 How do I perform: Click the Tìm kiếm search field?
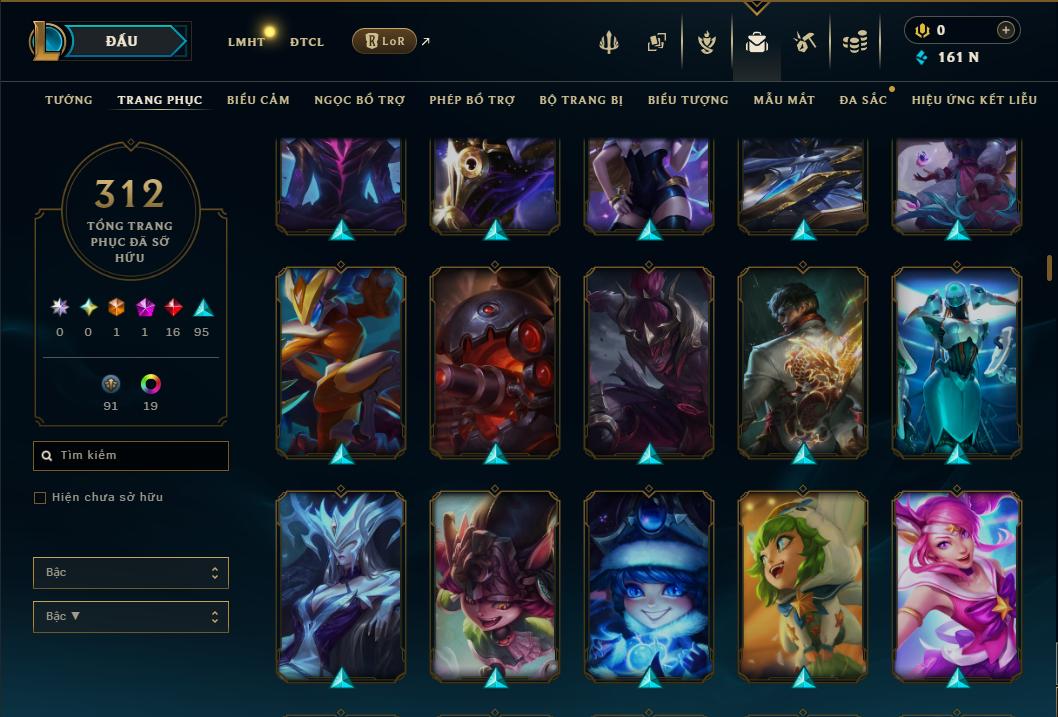(131, 456)
